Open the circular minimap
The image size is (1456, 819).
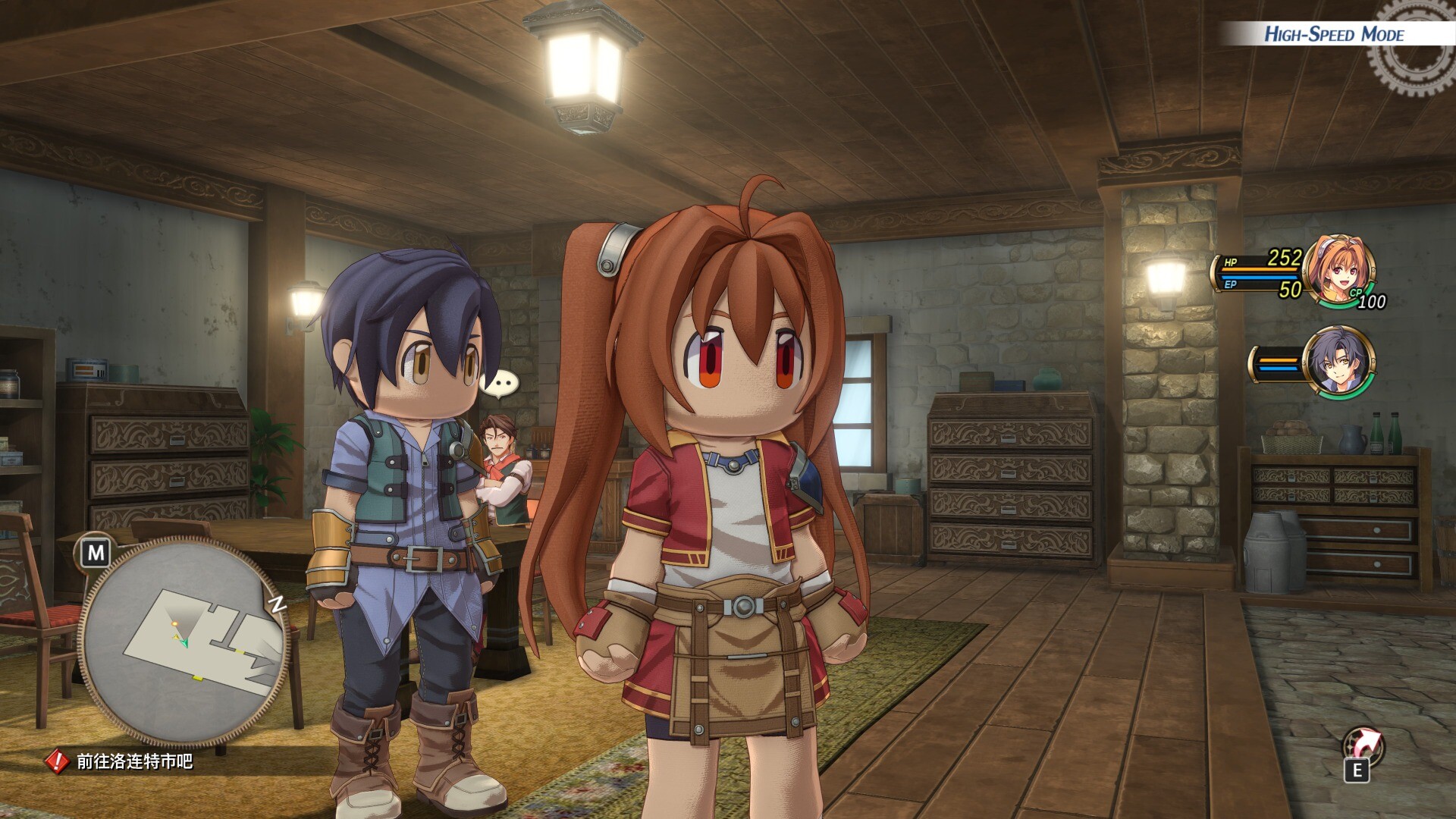tap(184, 641)
